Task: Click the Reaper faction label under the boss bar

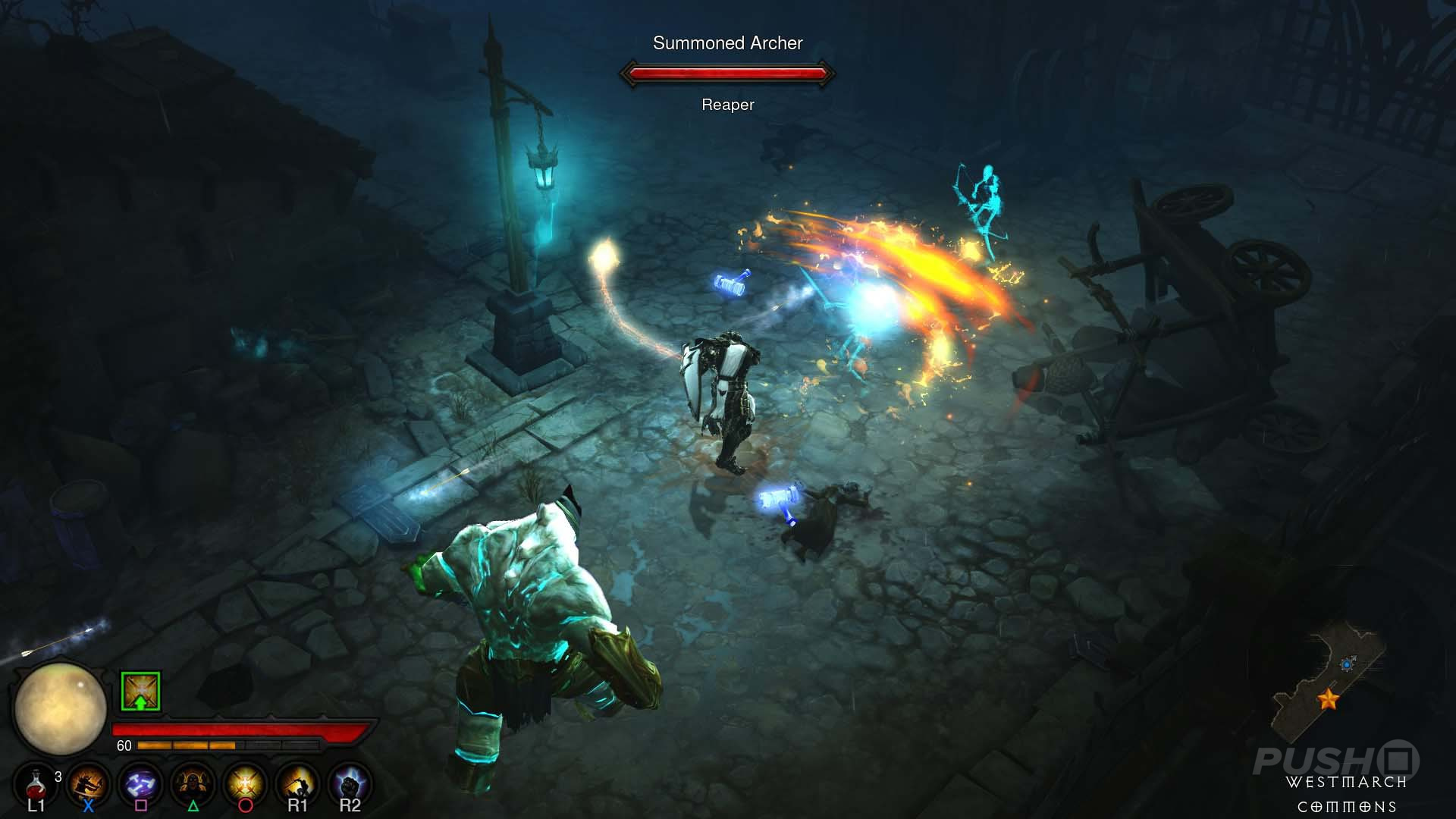Action: click(x=727, y=104)
